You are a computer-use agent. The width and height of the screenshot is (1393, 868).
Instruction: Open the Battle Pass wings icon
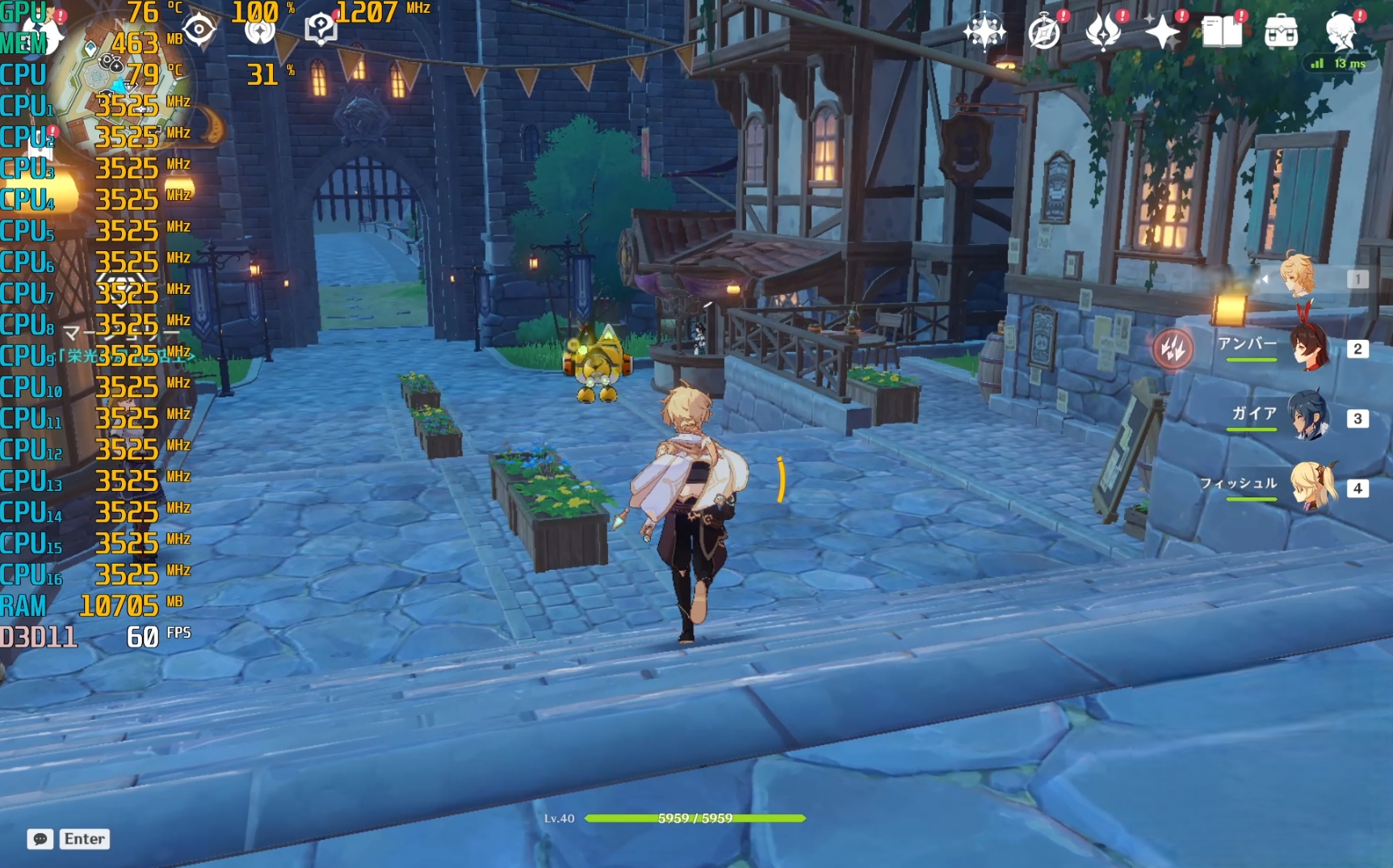coord(1103,33)
